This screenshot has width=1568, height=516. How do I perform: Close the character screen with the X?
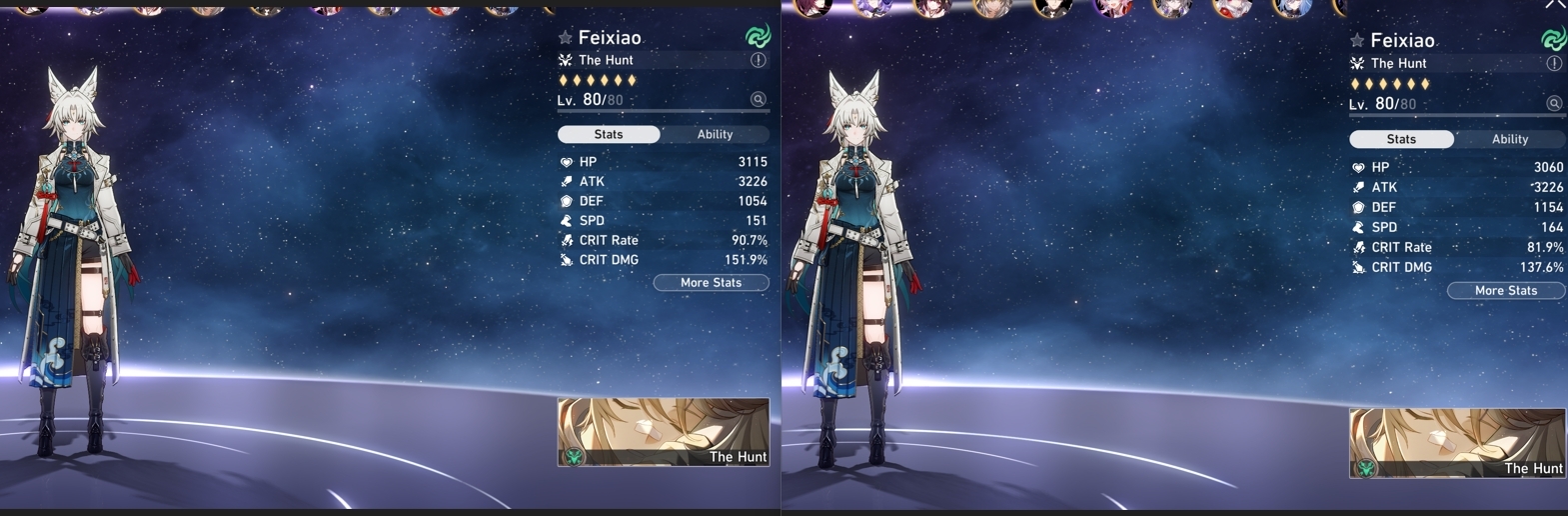coord(1555,5)
